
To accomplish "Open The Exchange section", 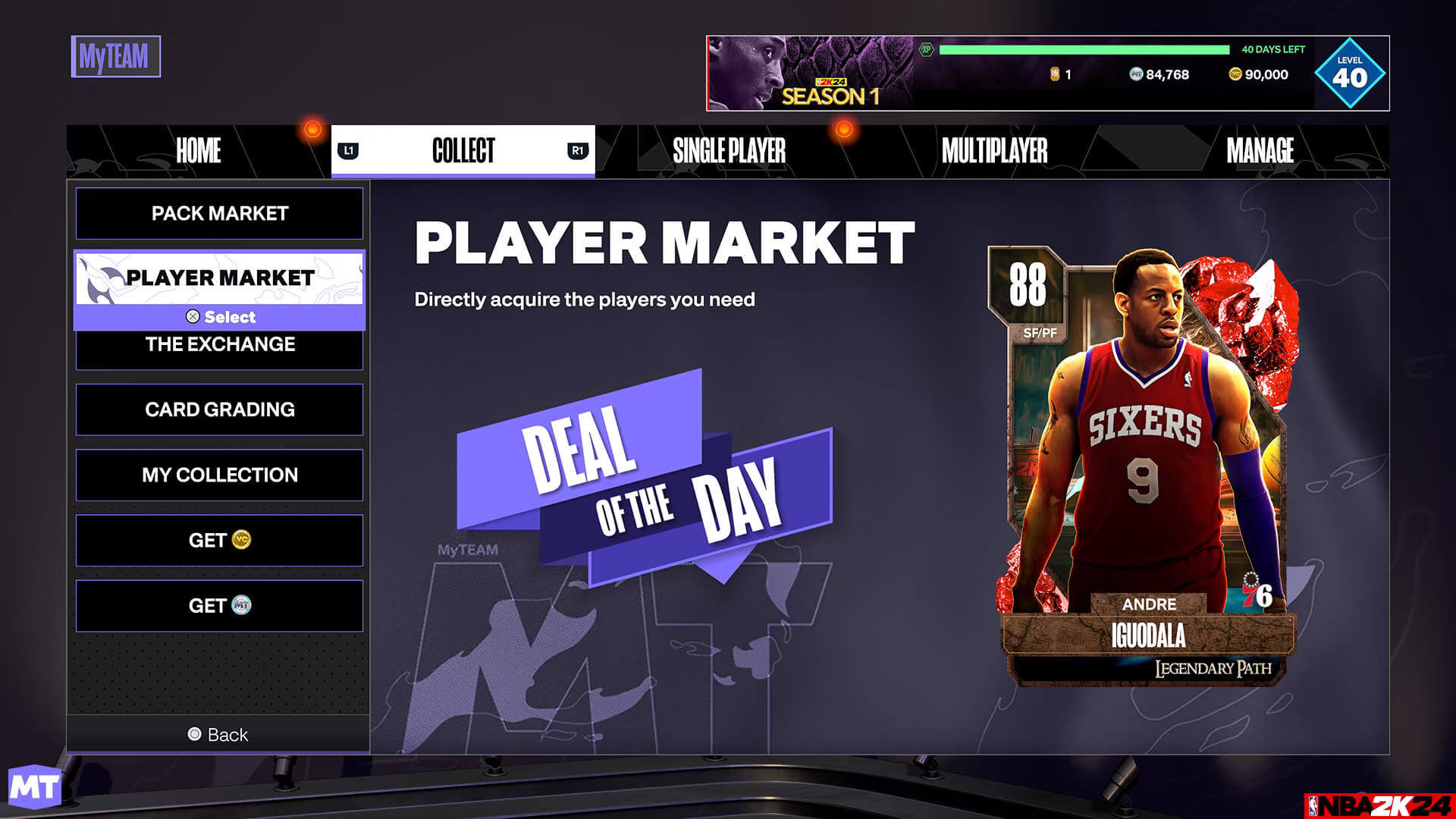I will point(218,344).
